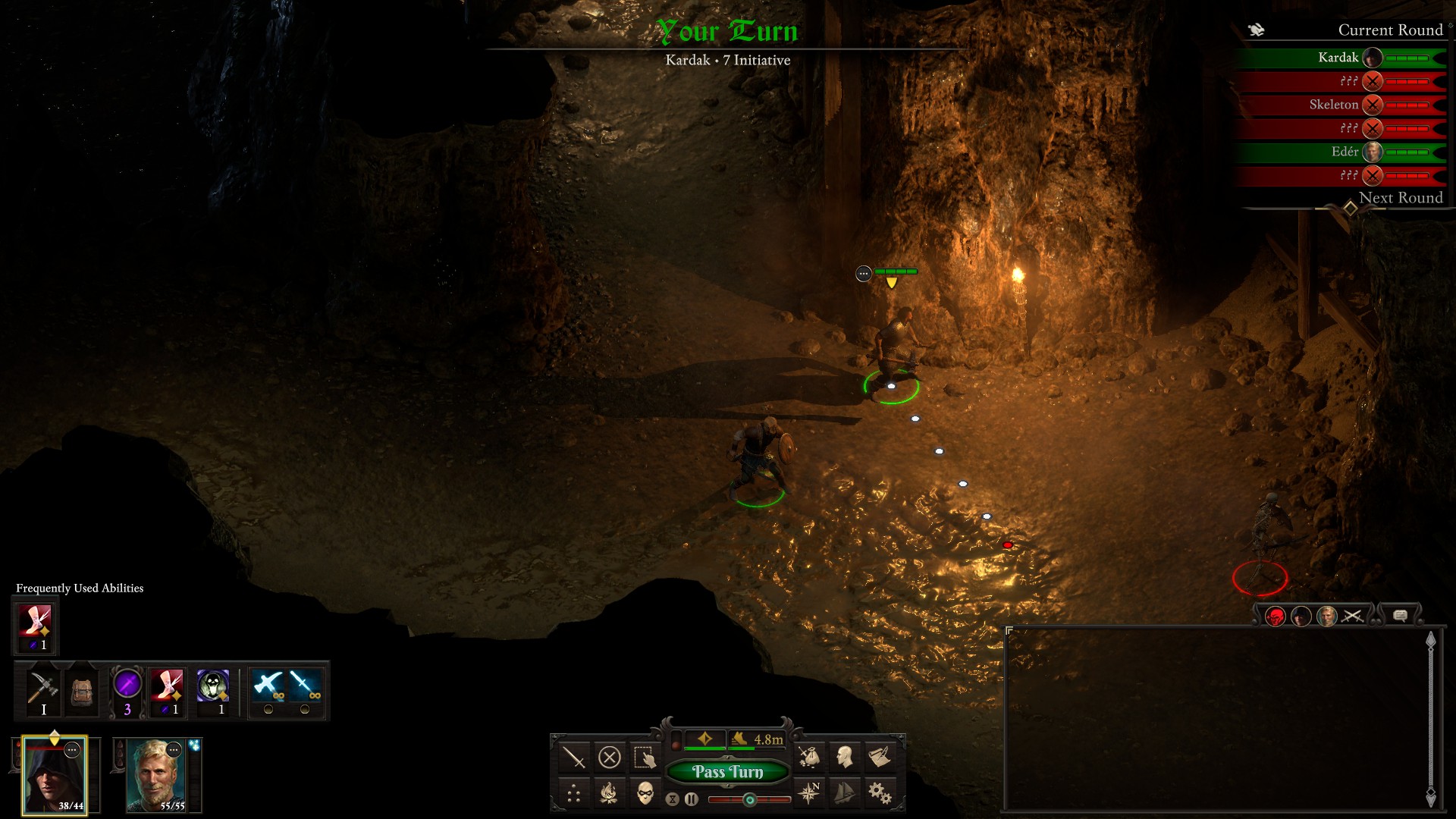Image resolution: width=1456 pixels, height=819 pixels.
Task: Open the area map compass icon
Action: 808,794
